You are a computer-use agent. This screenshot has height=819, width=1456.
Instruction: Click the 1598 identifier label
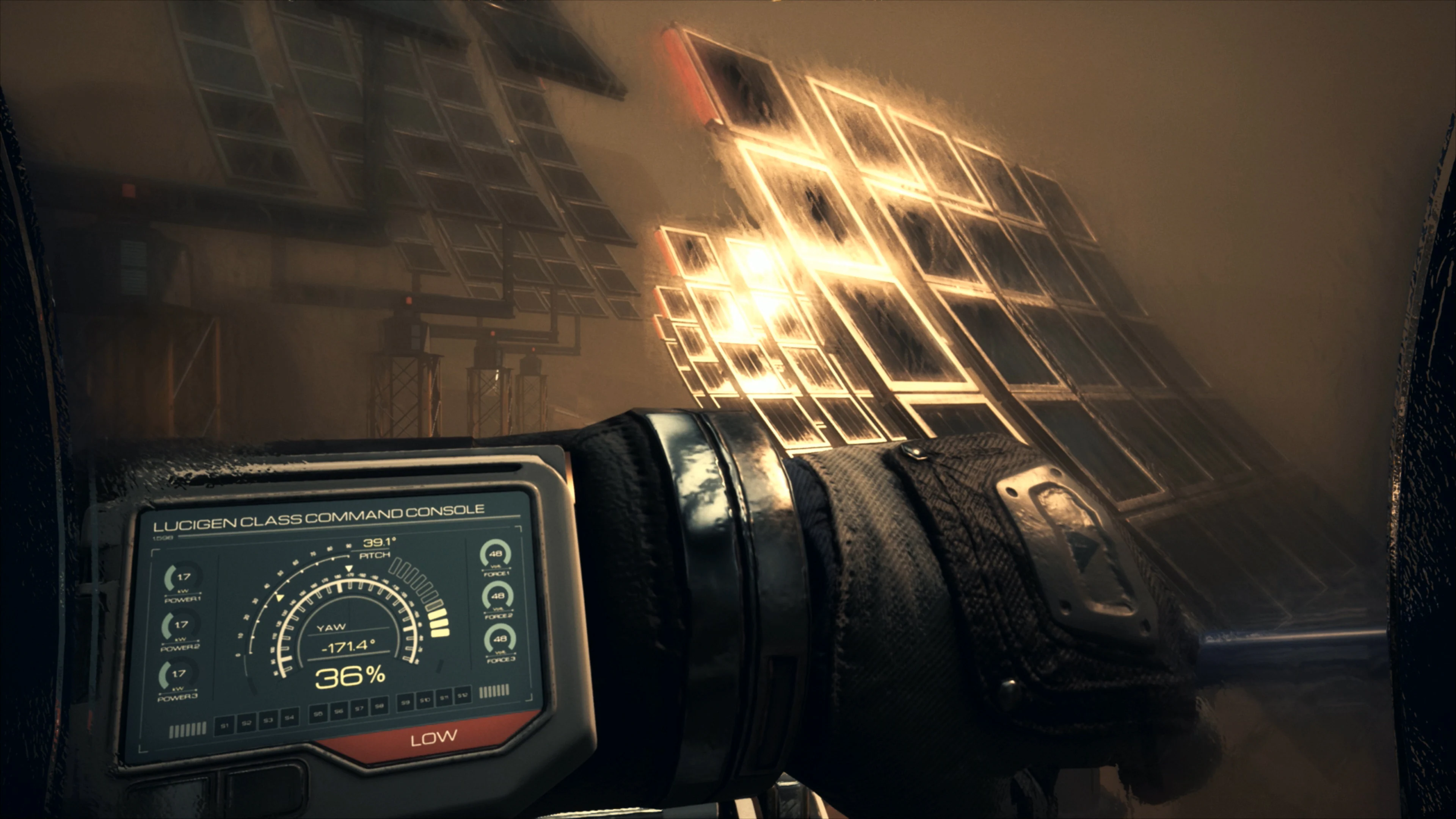point(163,538)
